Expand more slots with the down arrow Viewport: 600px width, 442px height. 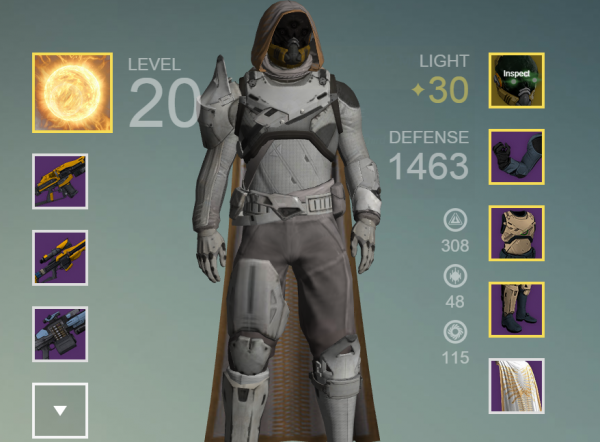pyautogui.click(x=60, y=410)
